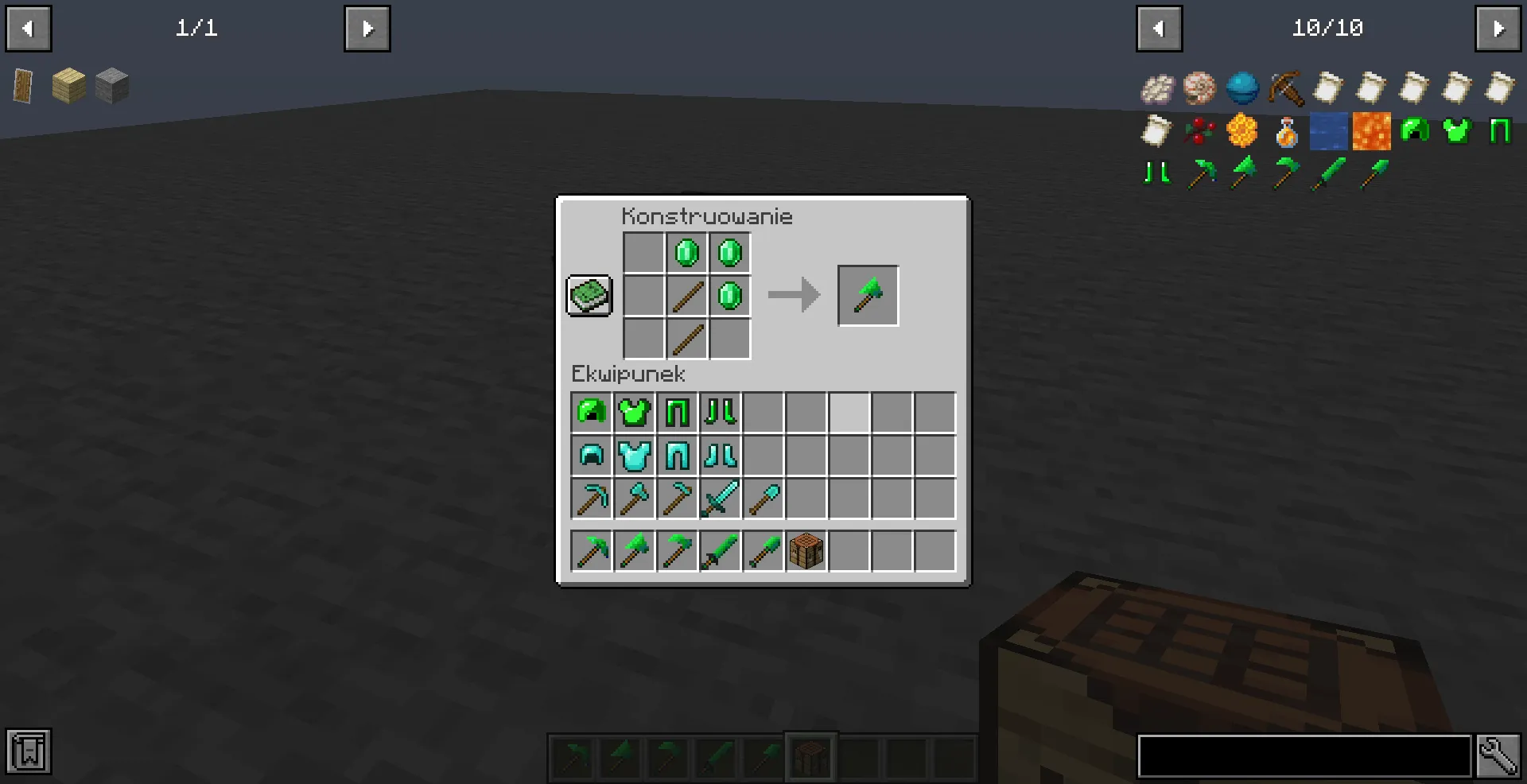1527x784 pixels.
Task: Select the emerald axe crafting result
Action: (x=868, y=295)
